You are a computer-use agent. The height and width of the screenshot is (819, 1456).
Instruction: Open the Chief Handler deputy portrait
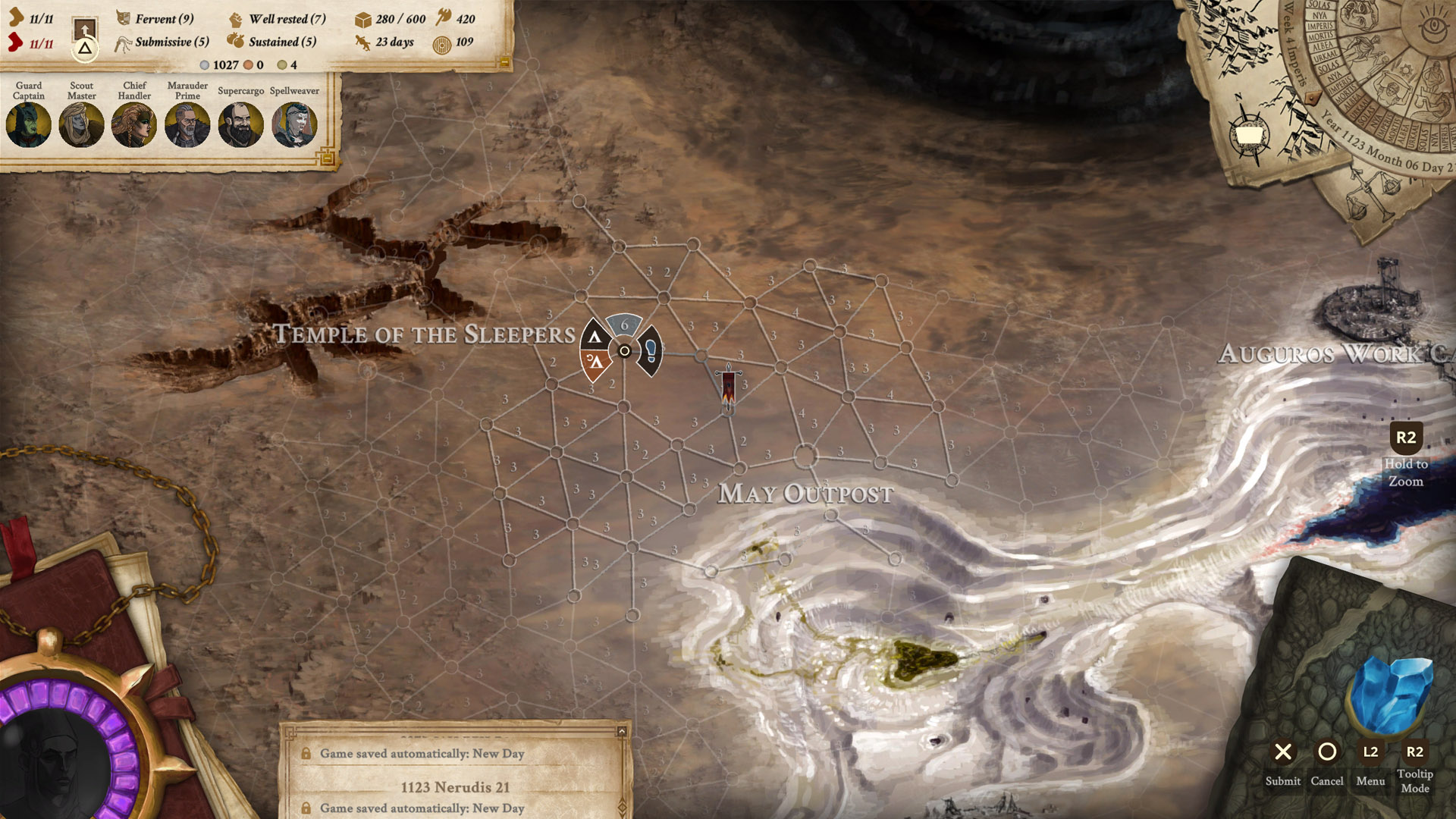(134, 124)
